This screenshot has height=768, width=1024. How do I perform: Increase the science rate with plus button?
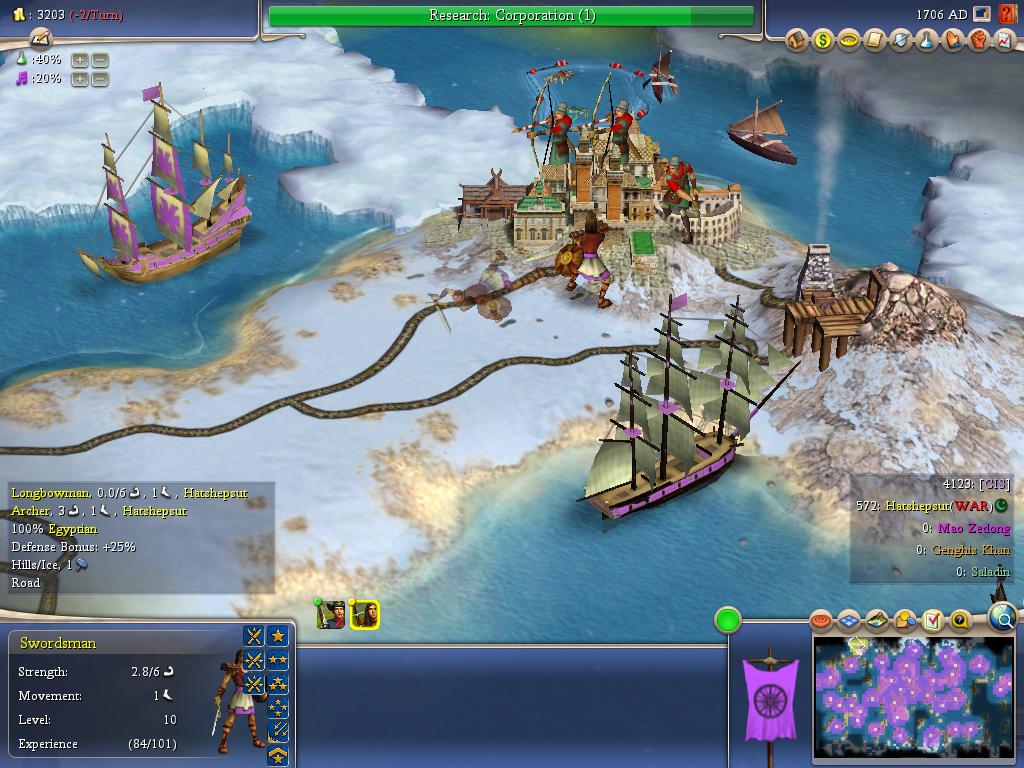tap(80, 60)
